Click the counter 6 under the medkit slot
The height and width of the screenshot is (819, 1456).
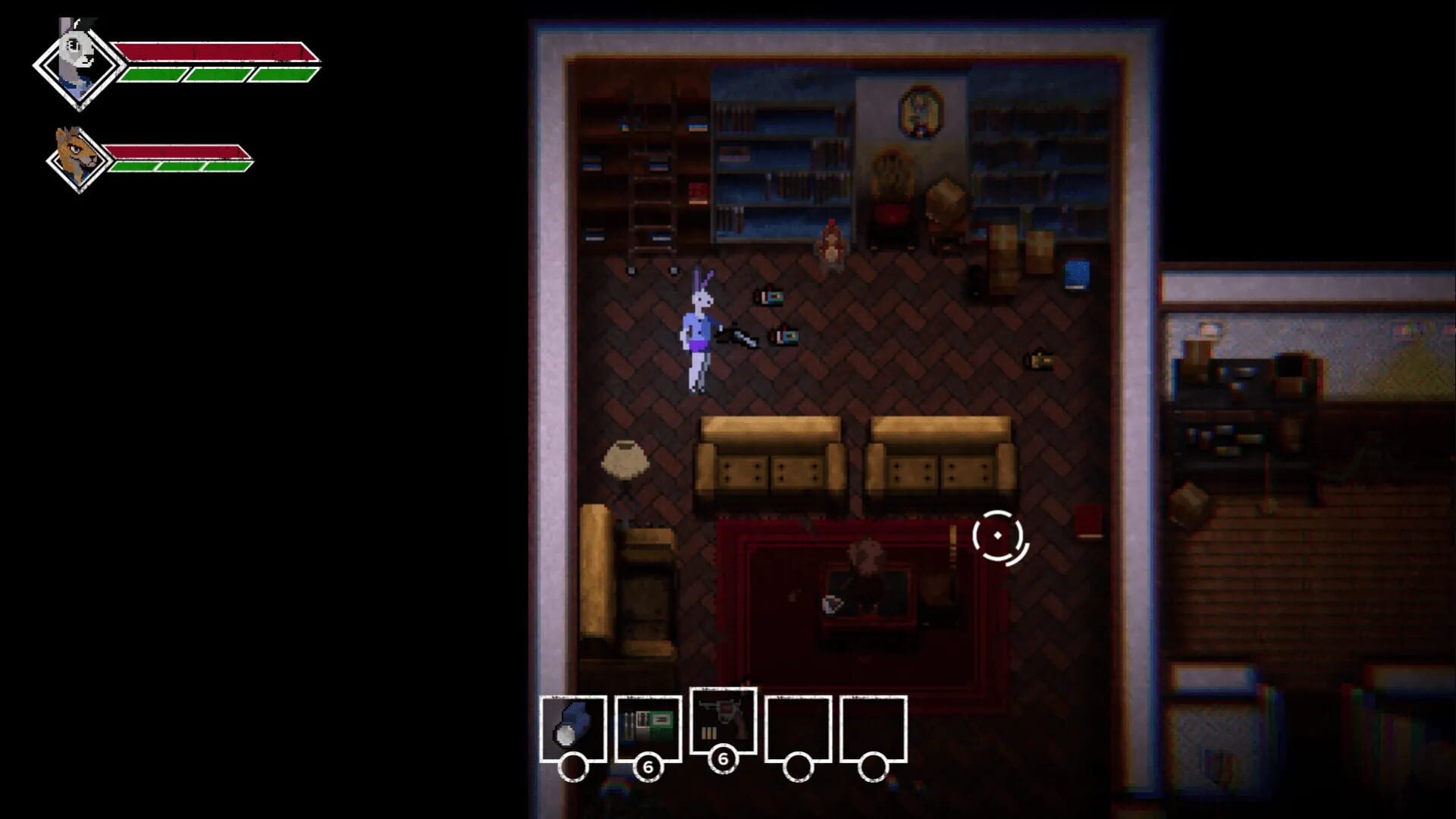[648, 767]
